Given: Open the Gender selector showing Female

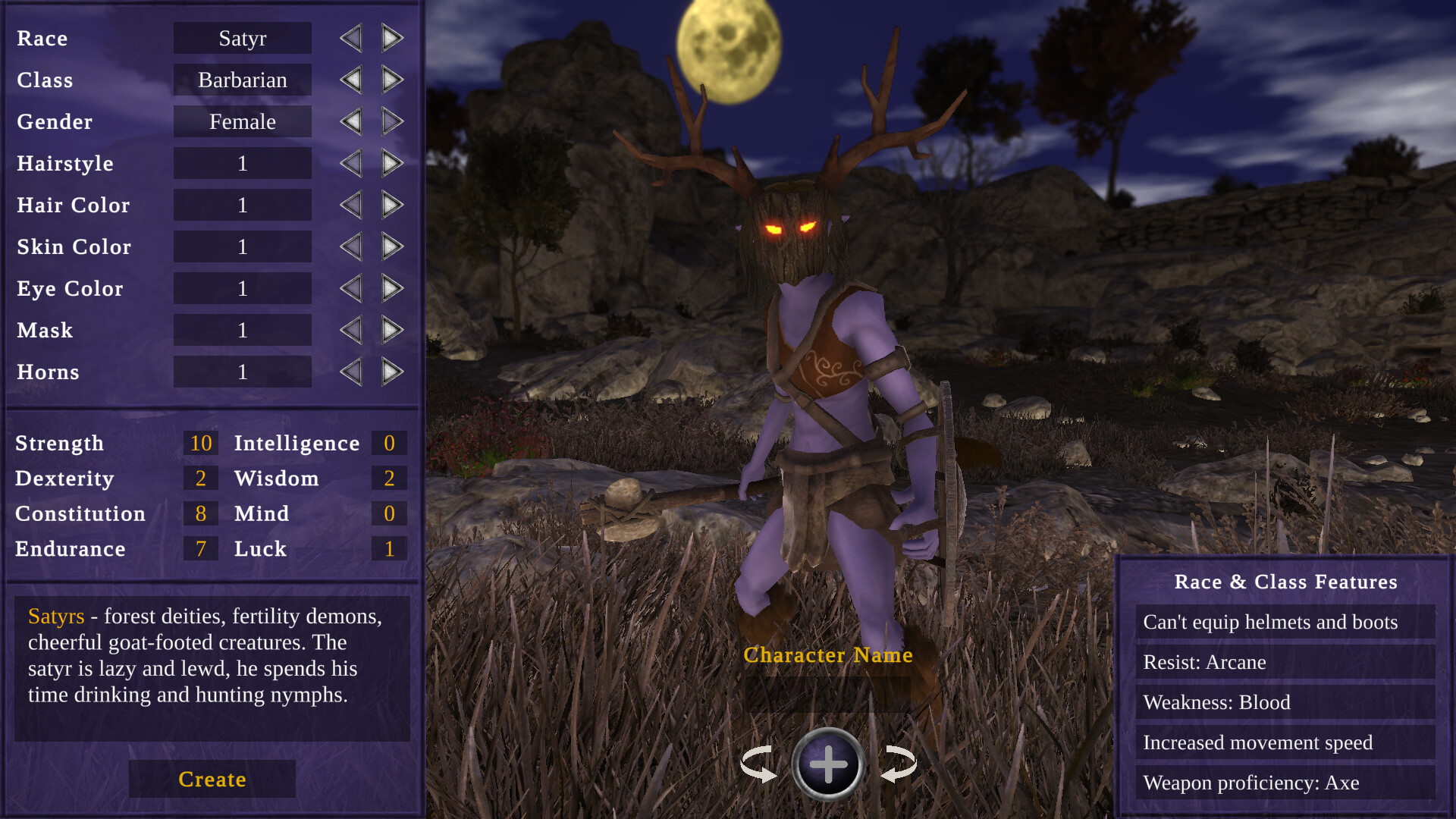Looking at the screenshot, I should click(x=242, y=121).
